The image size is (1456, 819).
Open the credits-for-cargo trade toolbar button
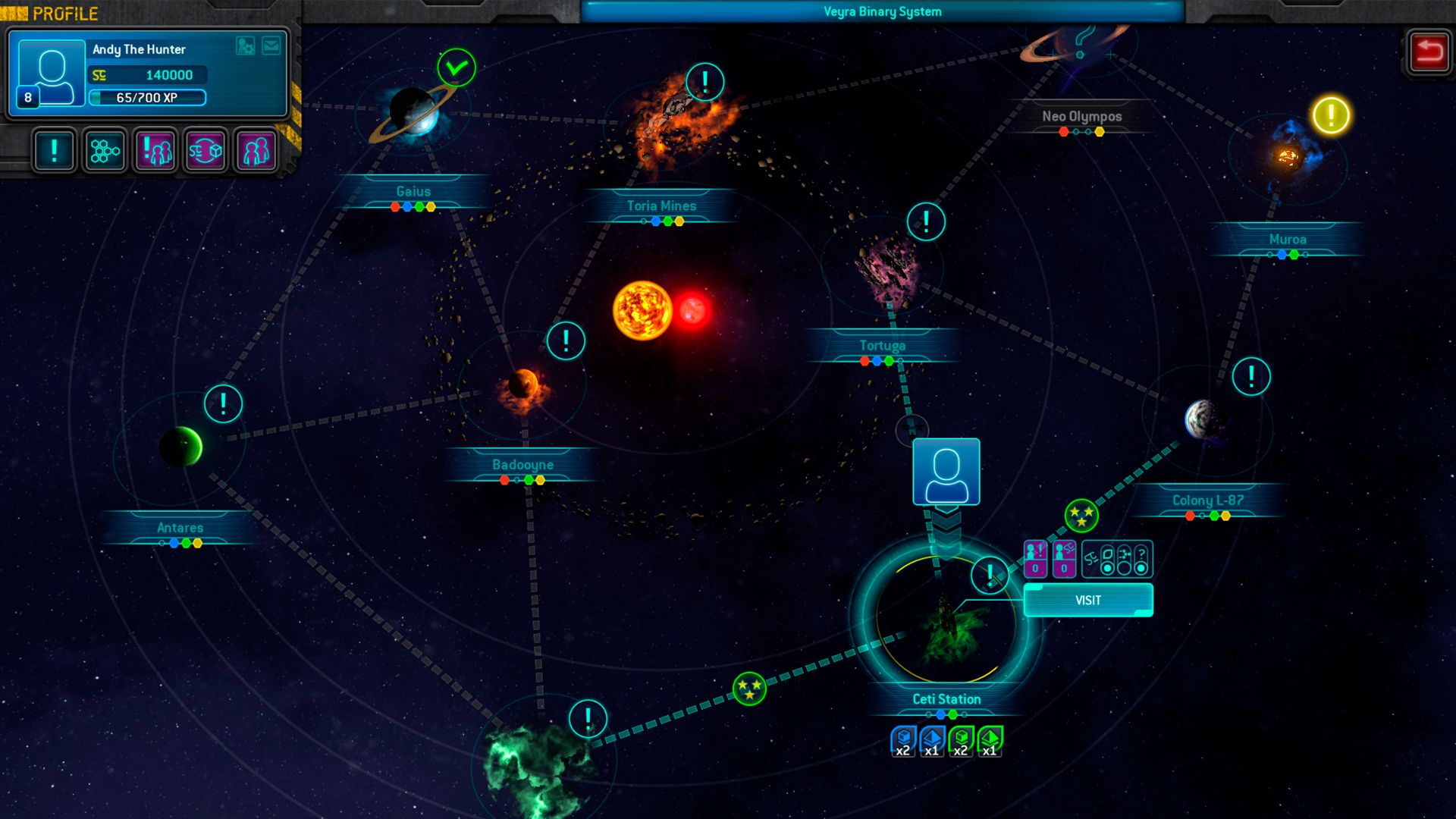[206, 151]
